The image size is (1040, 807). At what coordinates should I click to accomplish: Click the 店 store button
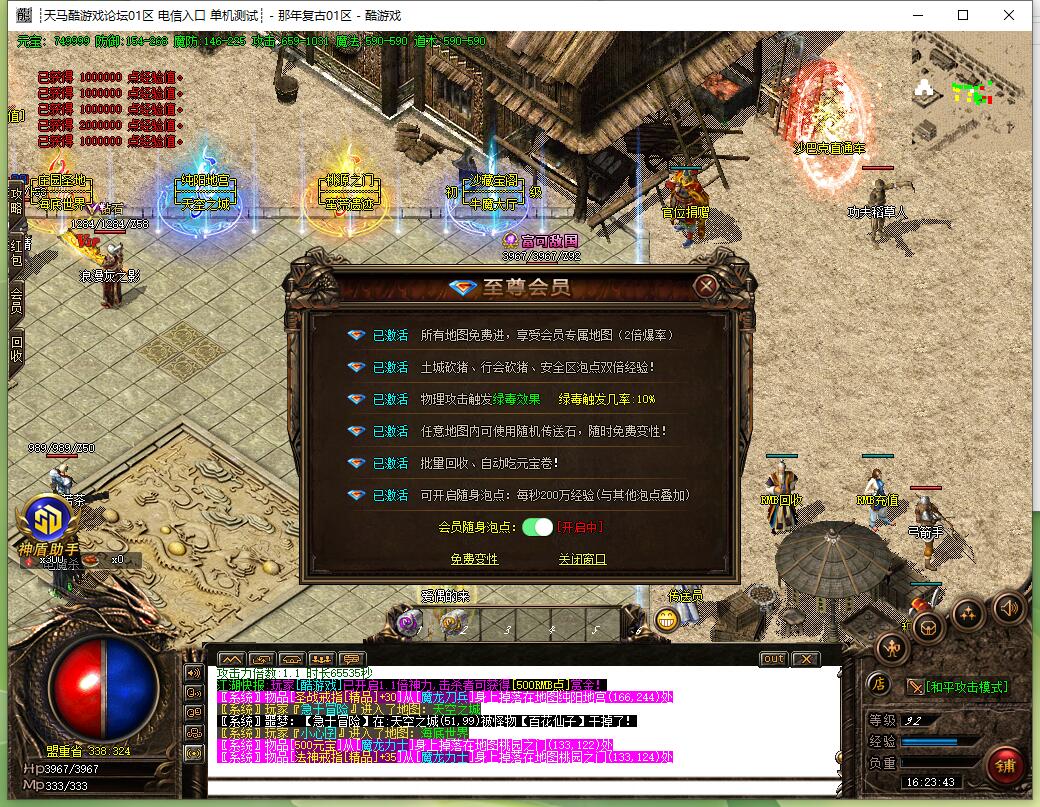point(878,686)
